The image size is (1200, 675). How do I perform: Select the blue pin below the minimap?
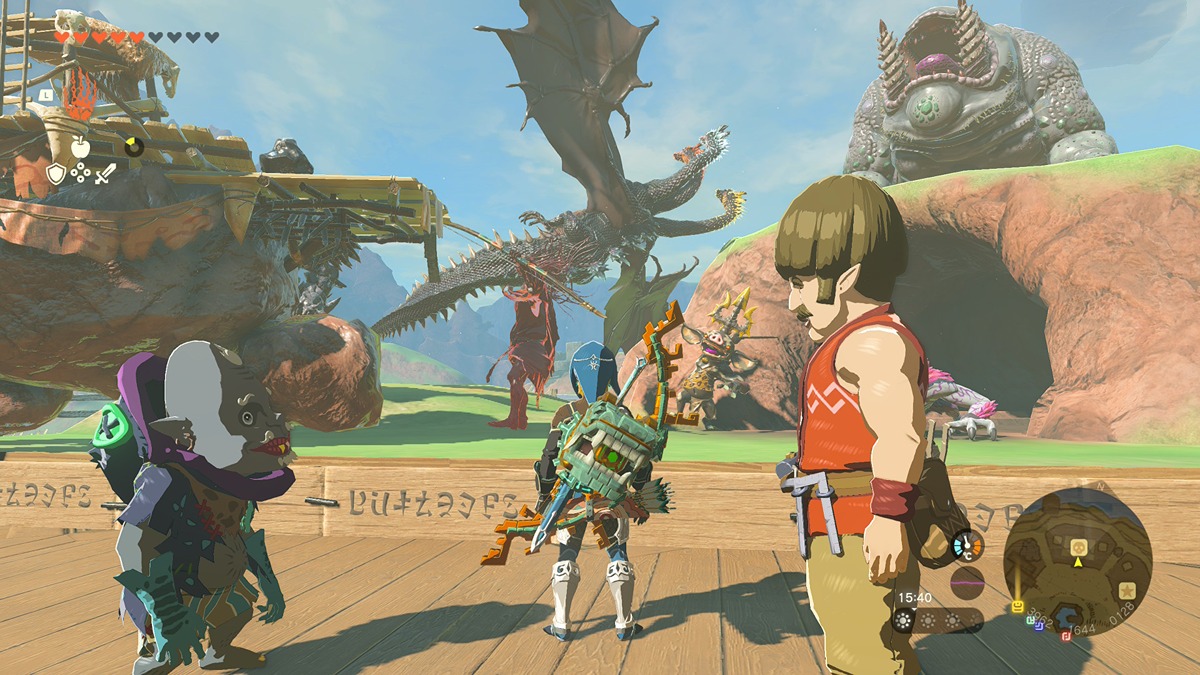click(1039, 626)
